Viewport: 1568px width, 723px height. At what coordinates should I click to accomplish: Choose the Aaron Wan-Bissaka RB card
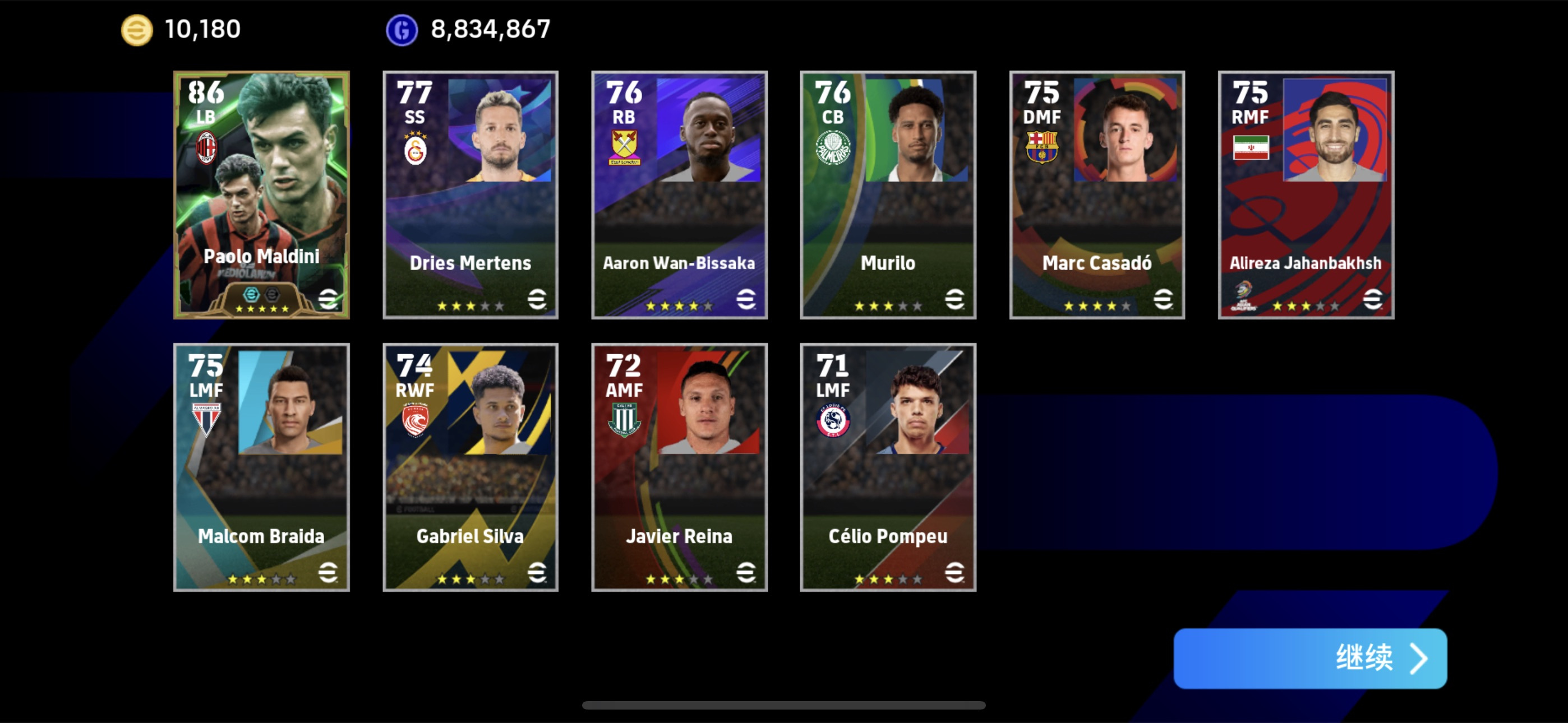click(679, 194)
